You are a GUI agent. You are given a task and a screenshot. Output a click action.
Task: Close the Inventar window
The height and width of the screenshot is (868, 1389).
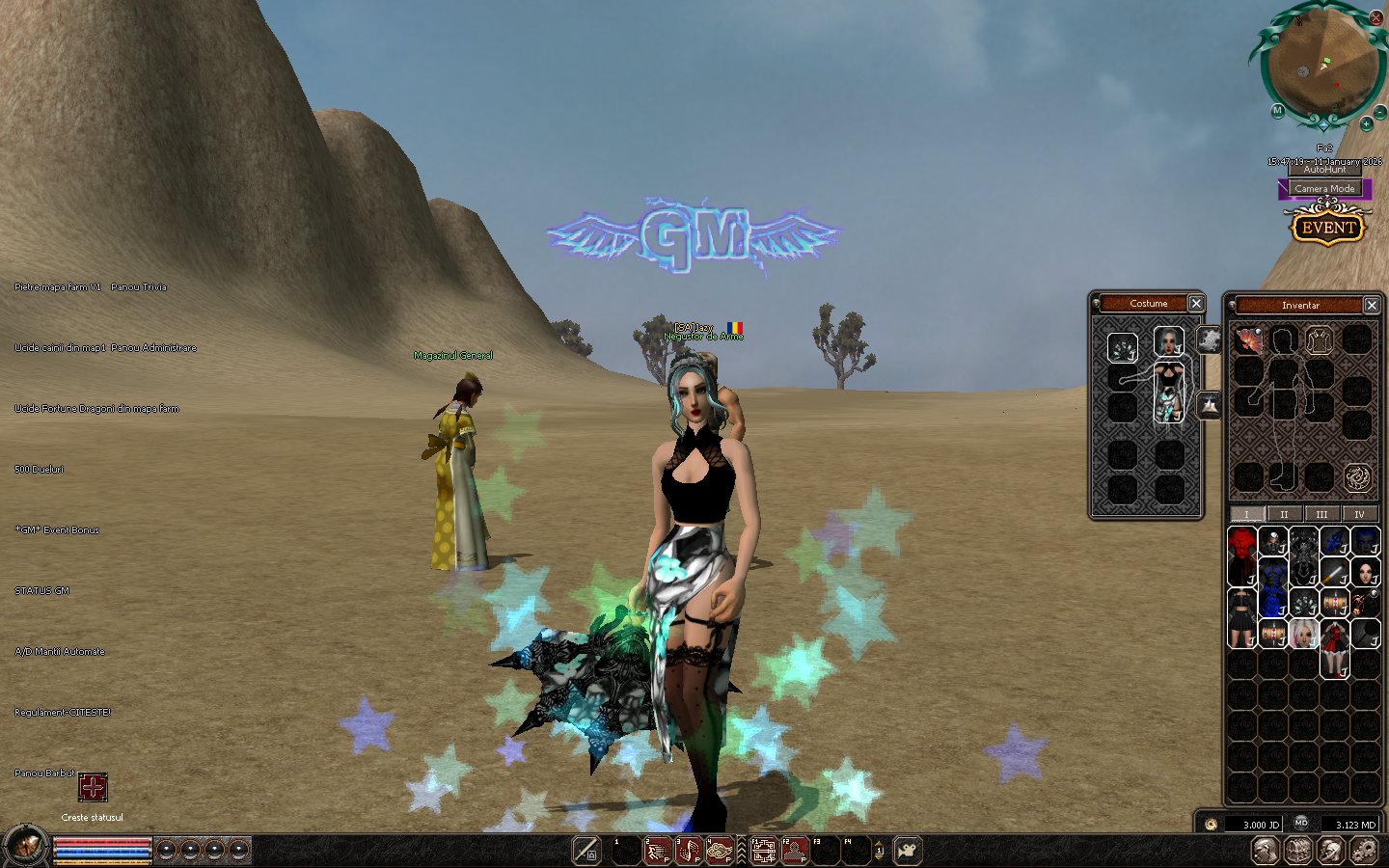(x=1372, y=305)
